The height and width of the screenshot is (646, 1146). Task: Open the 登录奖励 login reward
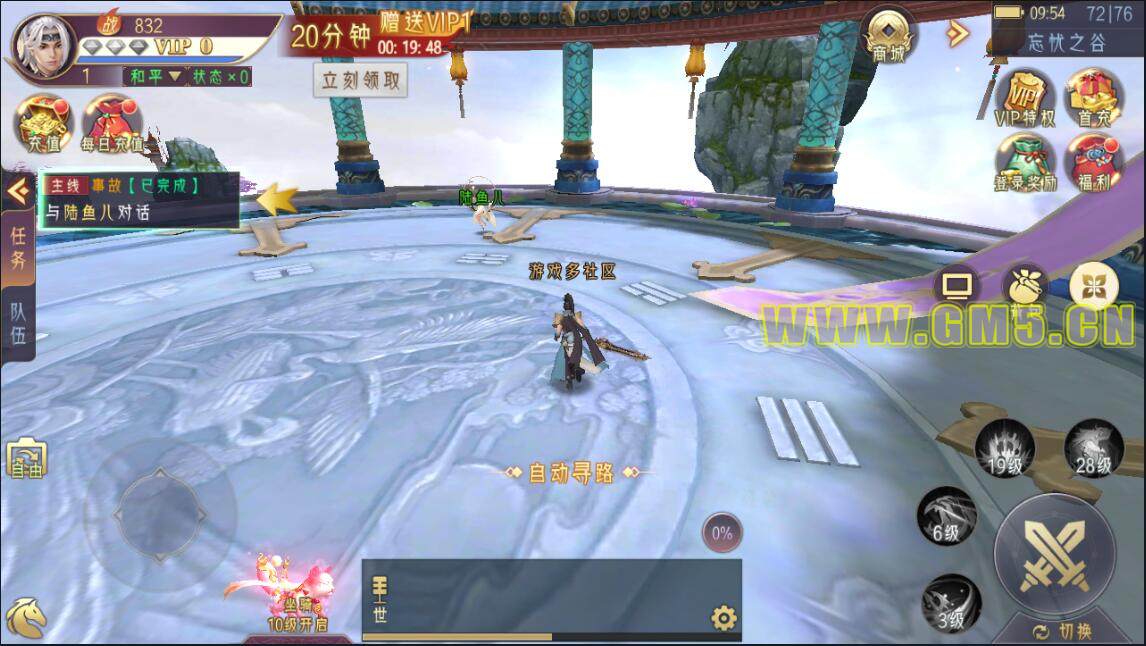click(1025, 162)
